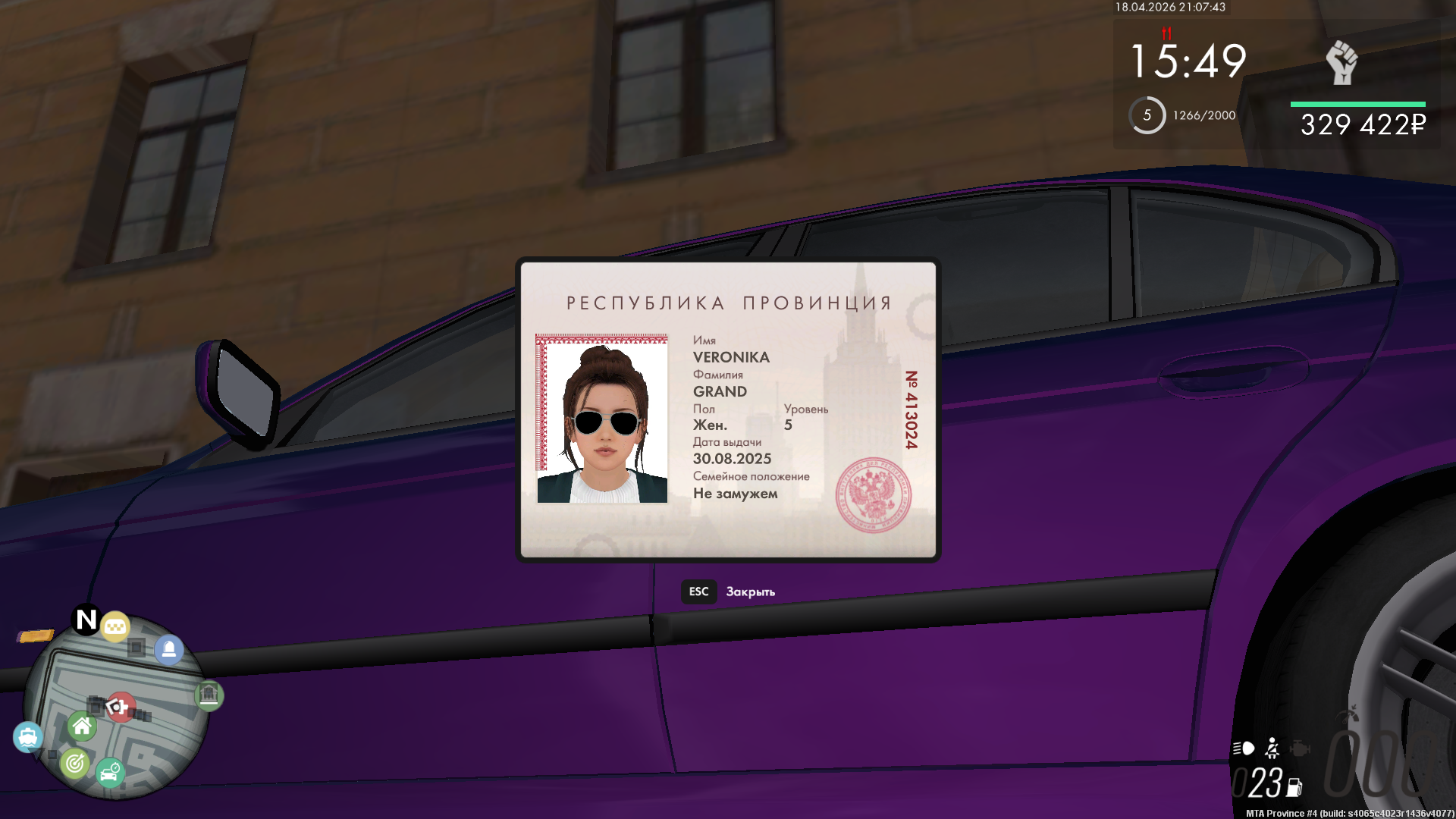Select the yellow taxi marker on minimap

pyautogui.click(x=115, y=626)
